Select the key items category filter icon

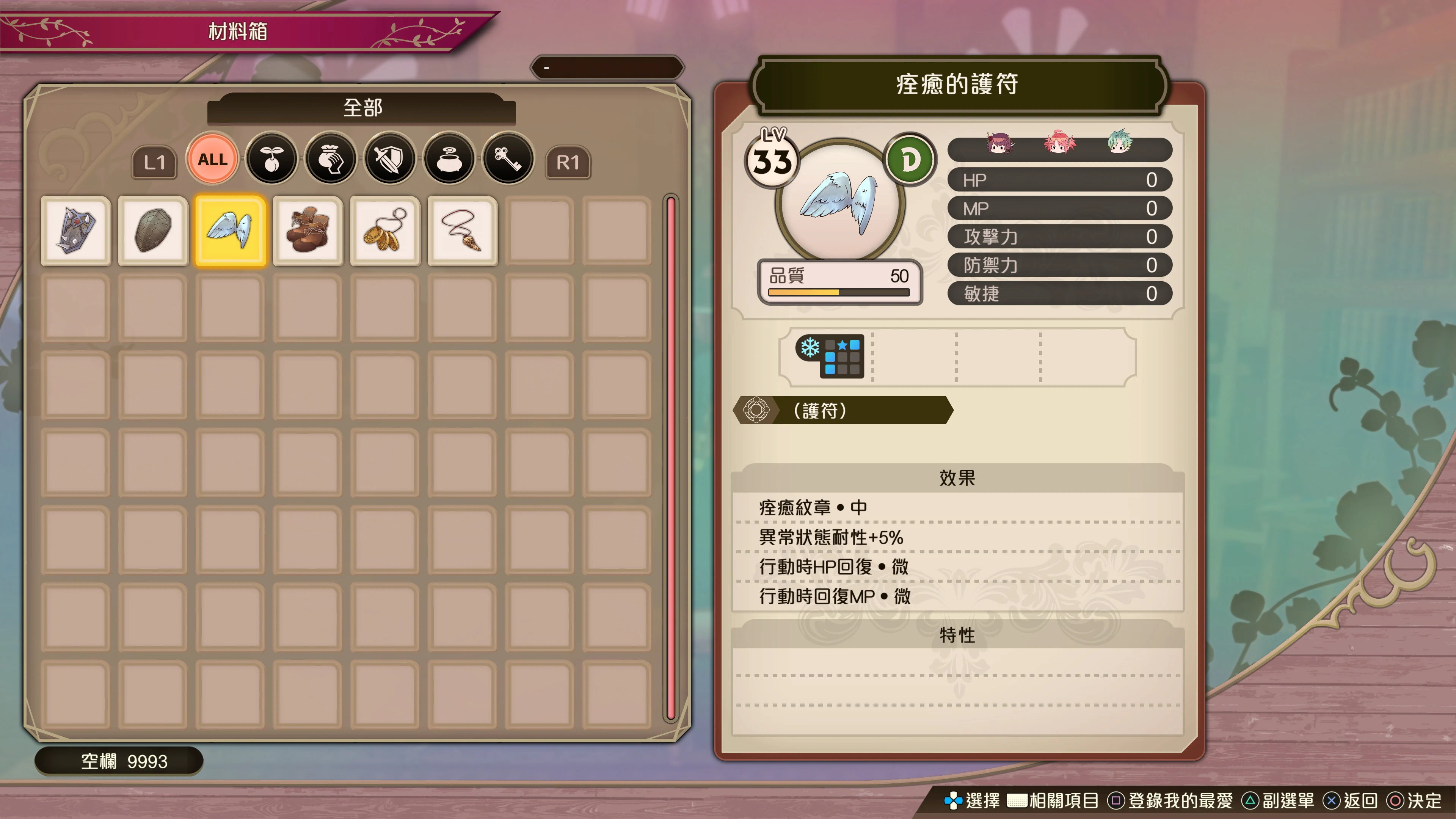click(x=508, y=159)
